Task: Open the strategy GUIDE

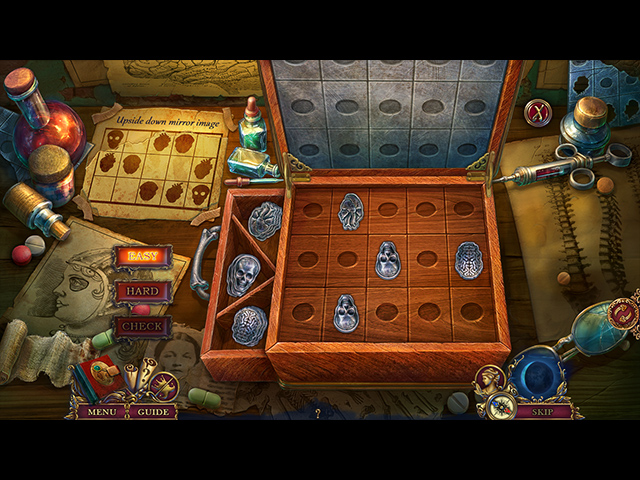Action: click(153, 411)
